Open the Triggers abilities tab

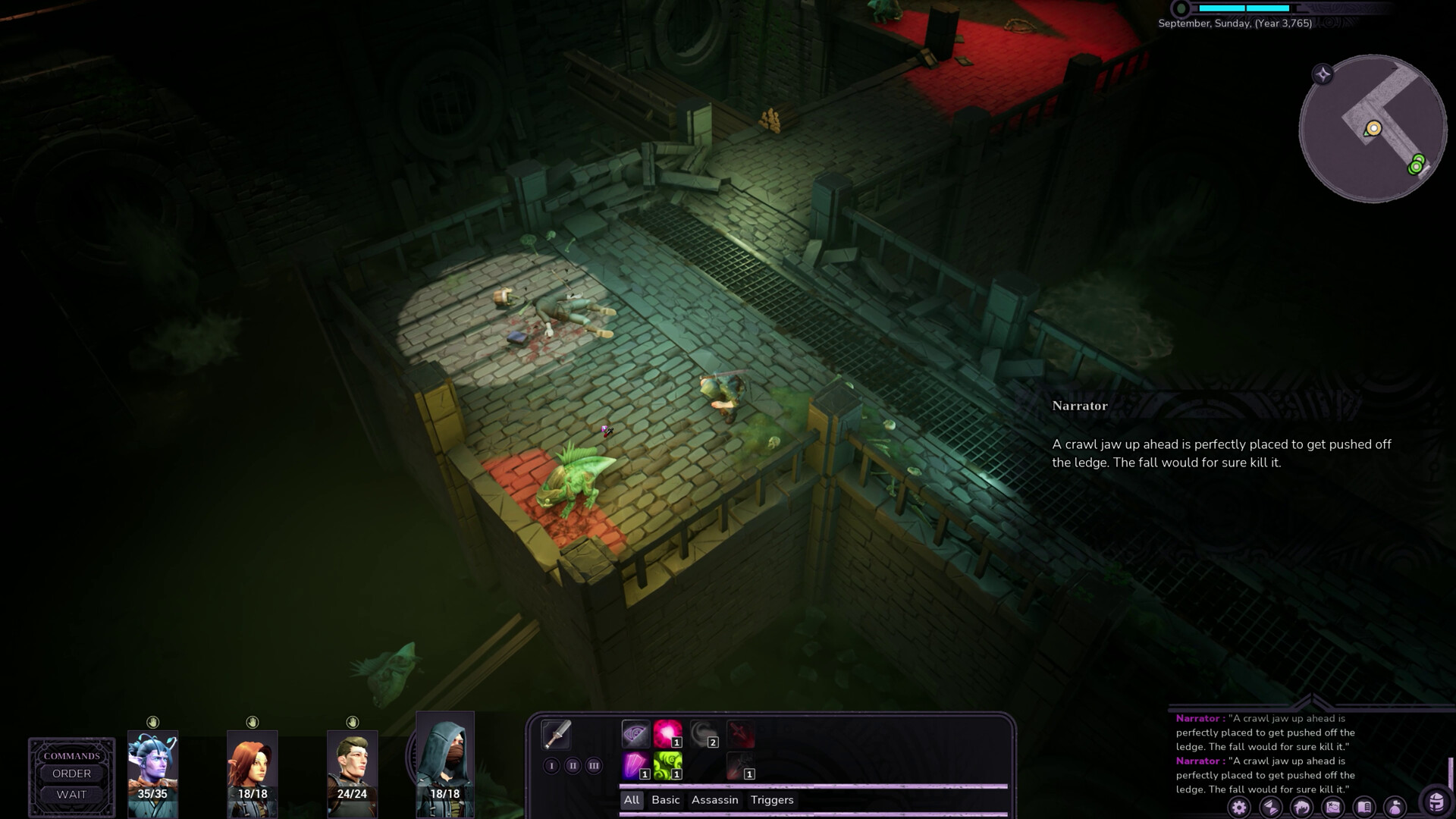[771, 800]
